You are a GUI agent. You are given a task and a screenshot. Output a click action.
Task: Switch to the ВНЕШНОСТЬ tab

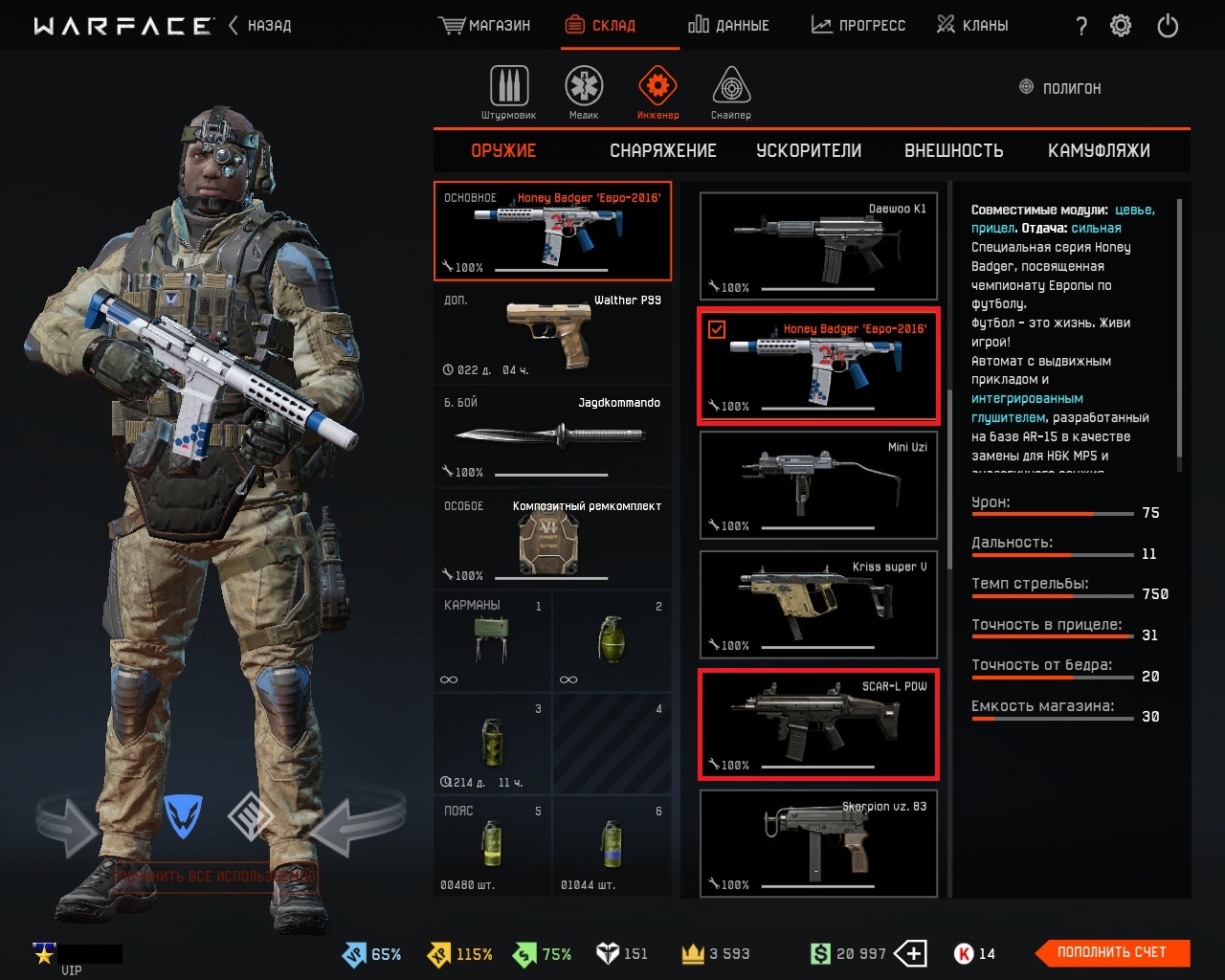[954, 151]
